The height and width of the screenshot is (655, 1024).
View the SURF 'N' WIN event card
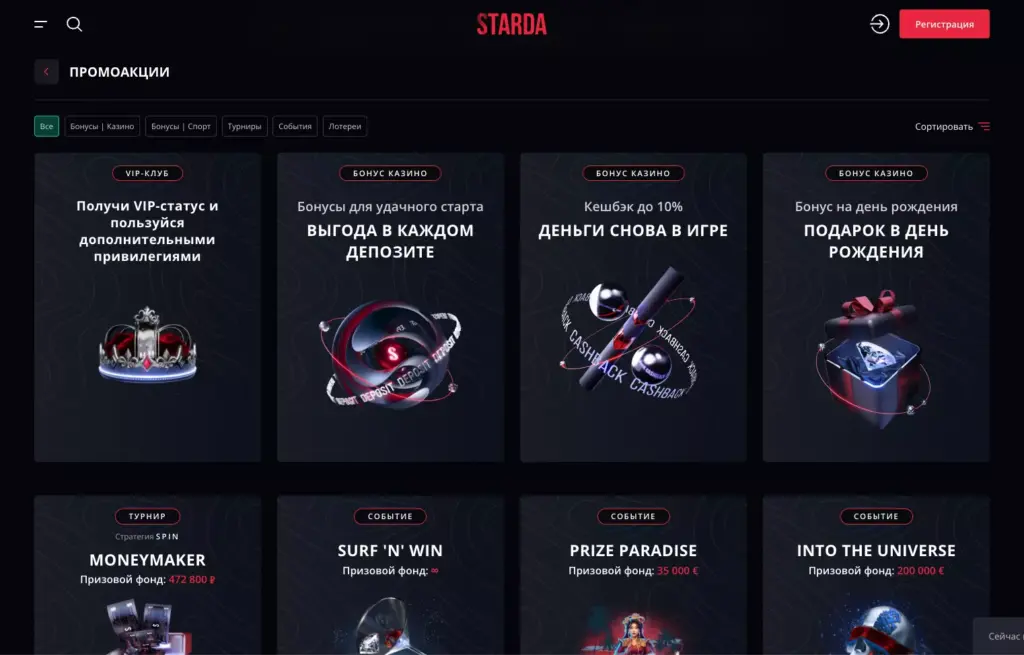390,575
